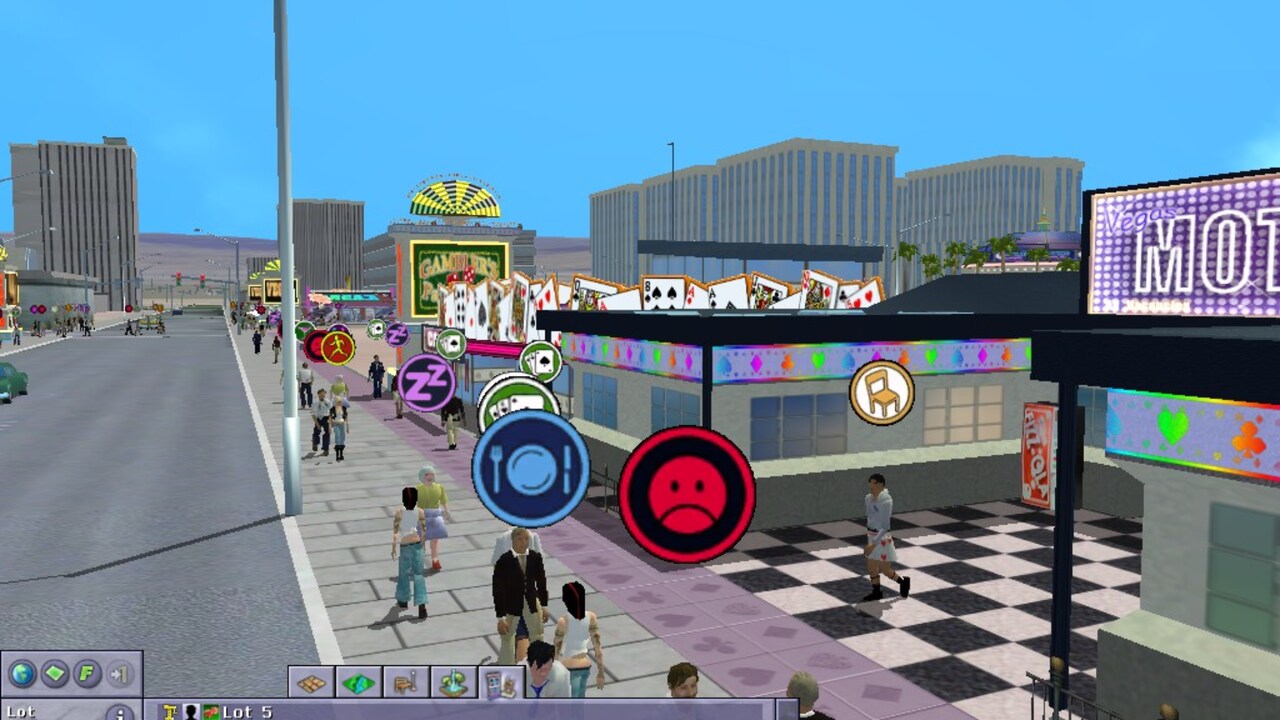Viewport: 1280px width, 720px height.
Task: Click the green diamond live mode icon
Action: [x=53, y=672]
